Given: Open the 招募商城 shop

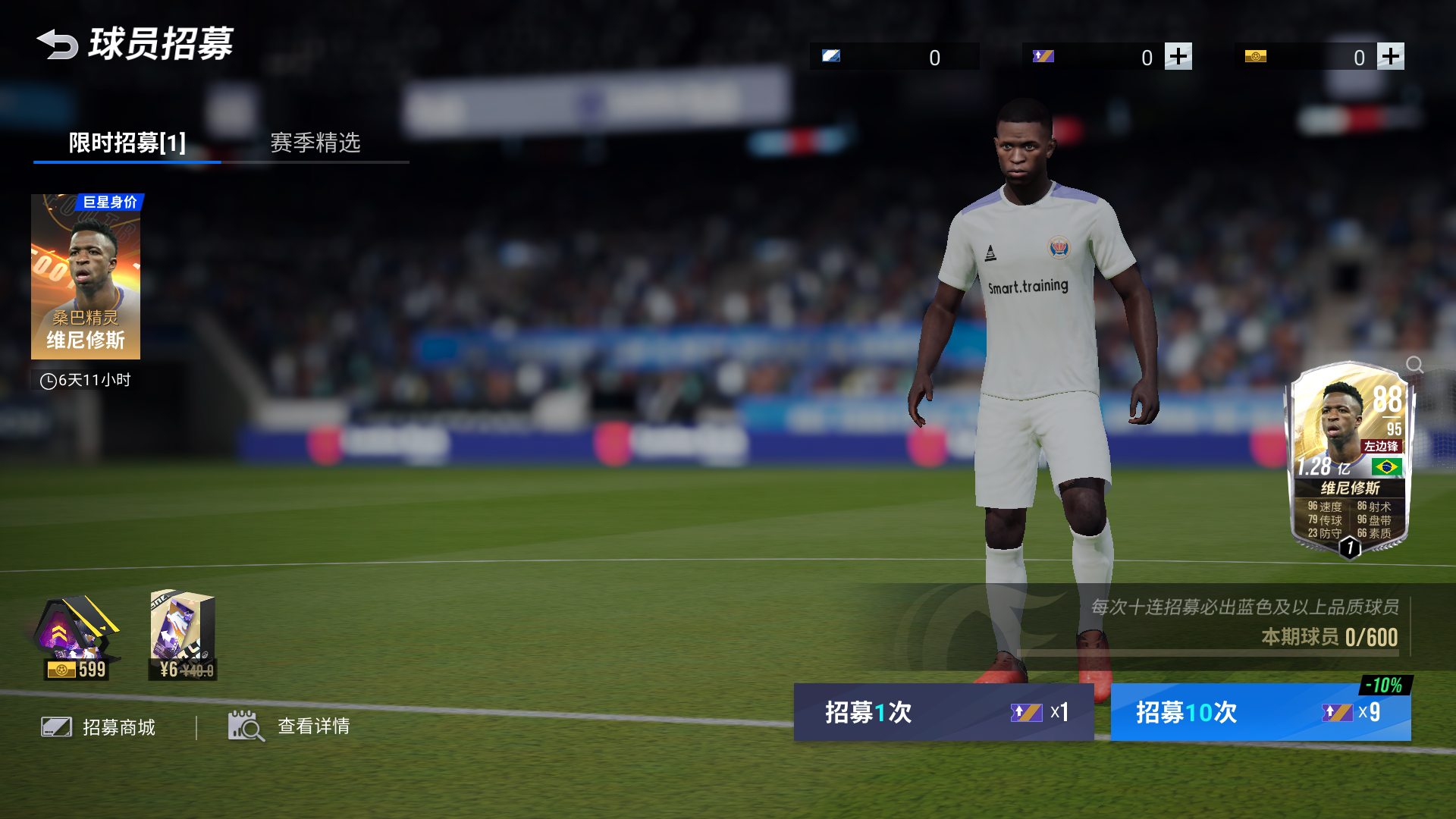Looking at the screenshot, I should click(99, 727).
